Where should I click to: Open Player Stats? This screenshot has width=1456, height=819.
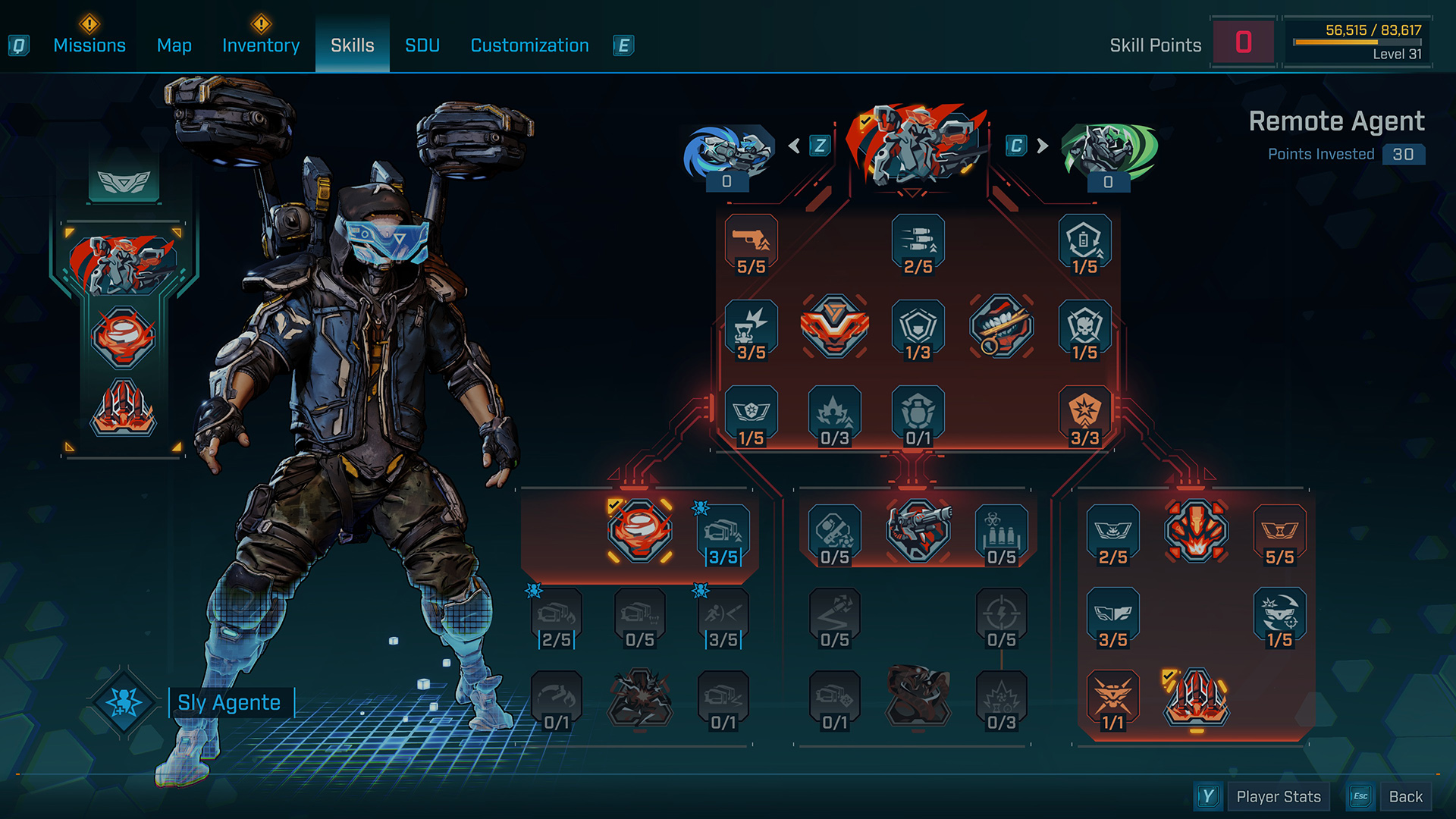(x=1278, y=796)
